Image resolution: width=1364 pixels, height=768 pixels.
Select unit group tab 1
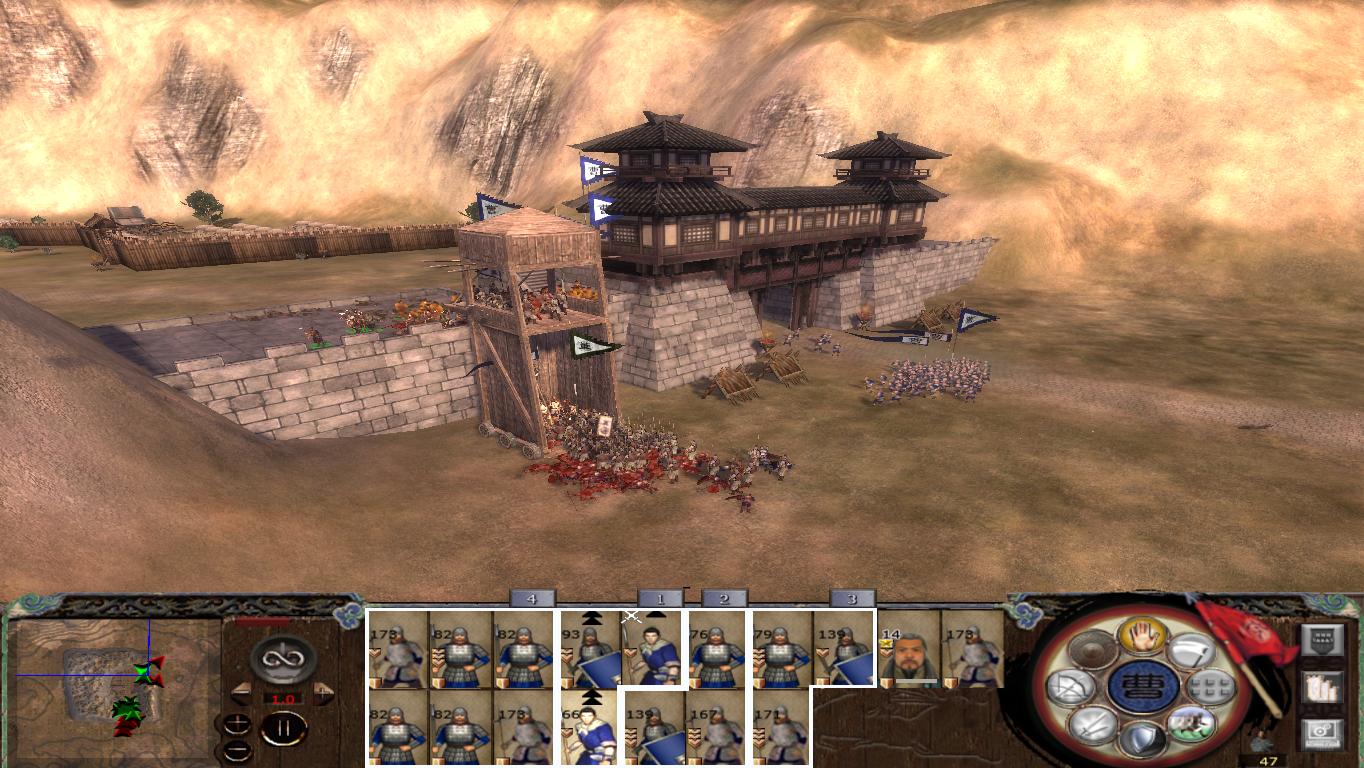click(659, 600)
